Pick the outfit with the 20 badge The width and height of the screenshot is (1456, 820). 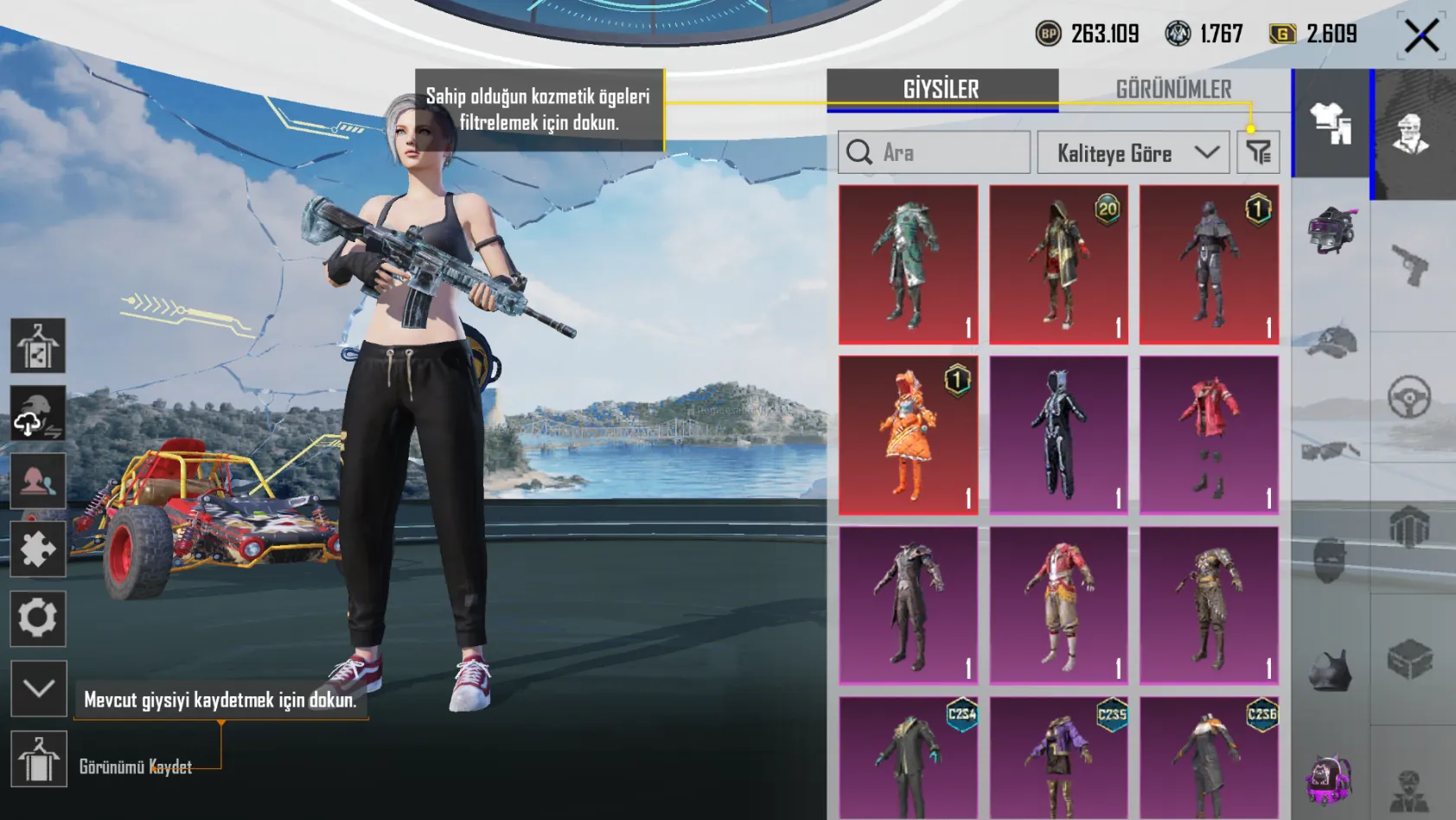[1058, 265]
